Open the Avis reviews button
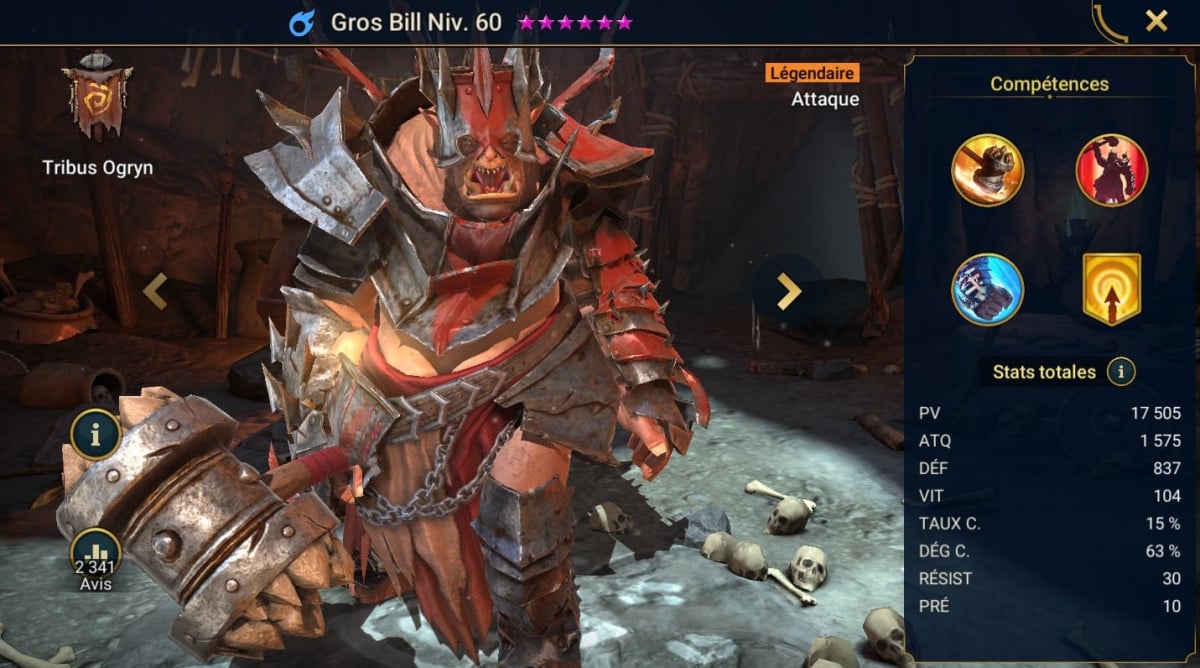 [x=96, y=556]
